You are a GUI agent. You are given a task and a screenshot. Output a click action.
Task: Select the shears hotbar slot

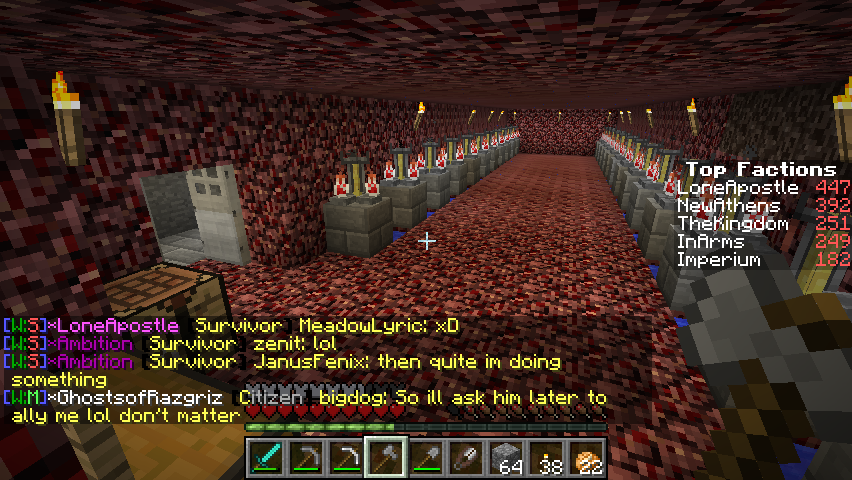coord(466,458)
